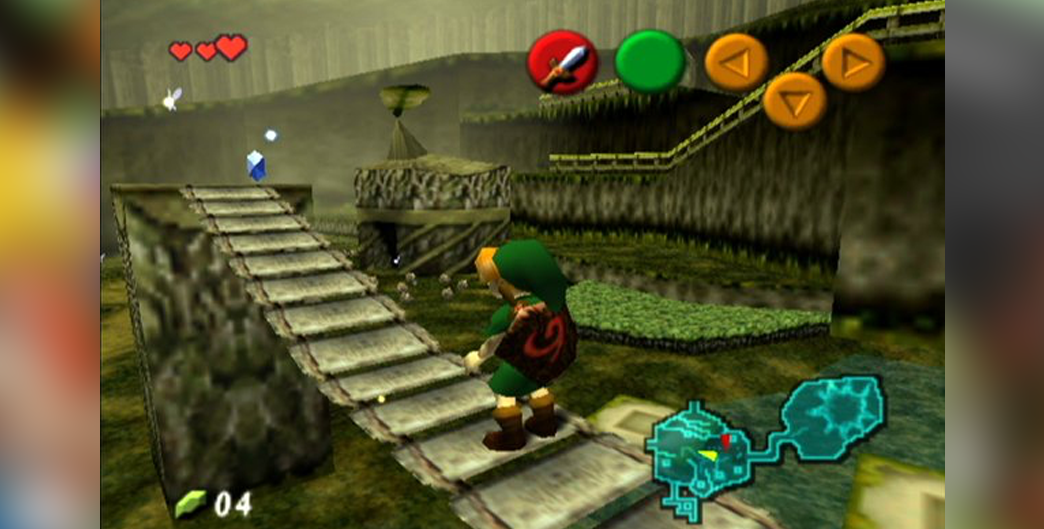Screen dimensions: 1044x529
Task: Select the C-left item button
Action: [736, 62]
